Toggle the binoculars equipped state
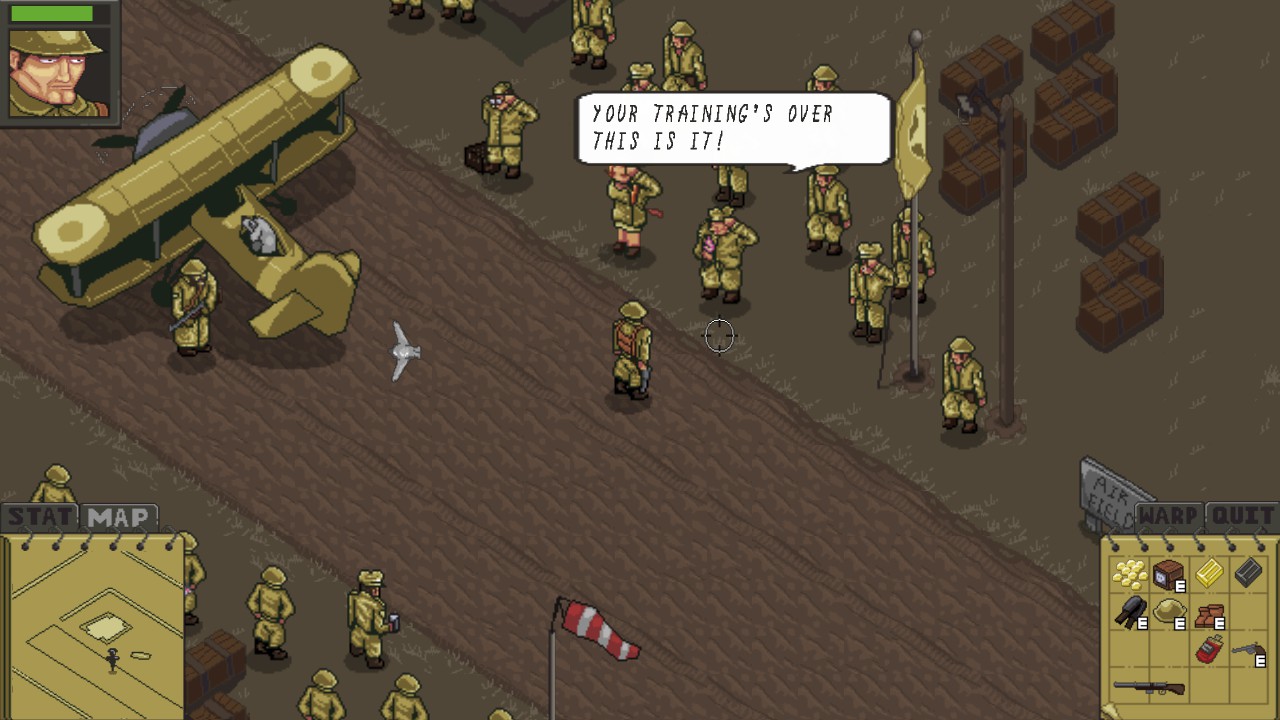 (x=1142, y=622)
